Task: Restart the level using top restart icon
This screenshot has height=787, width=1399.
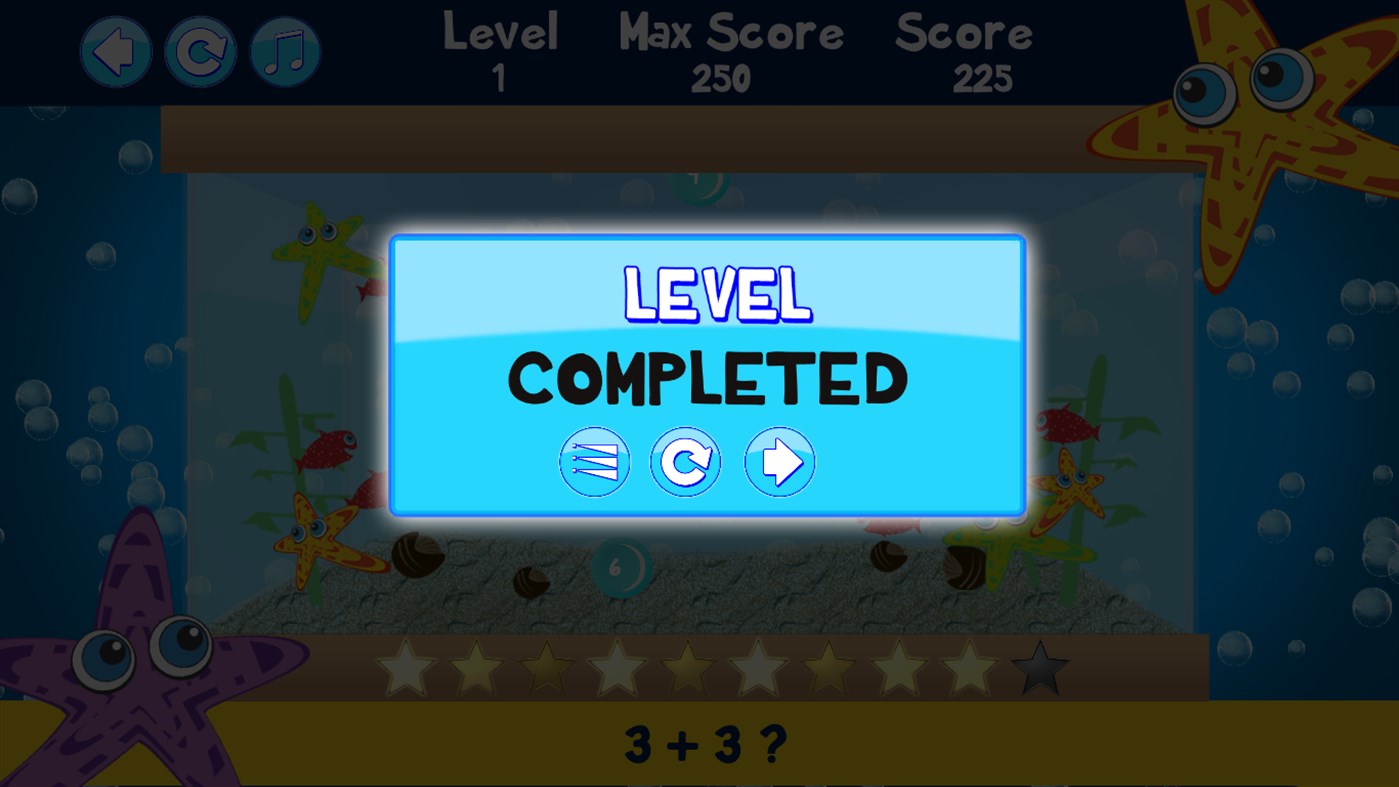Action: (x=200, y=49)
